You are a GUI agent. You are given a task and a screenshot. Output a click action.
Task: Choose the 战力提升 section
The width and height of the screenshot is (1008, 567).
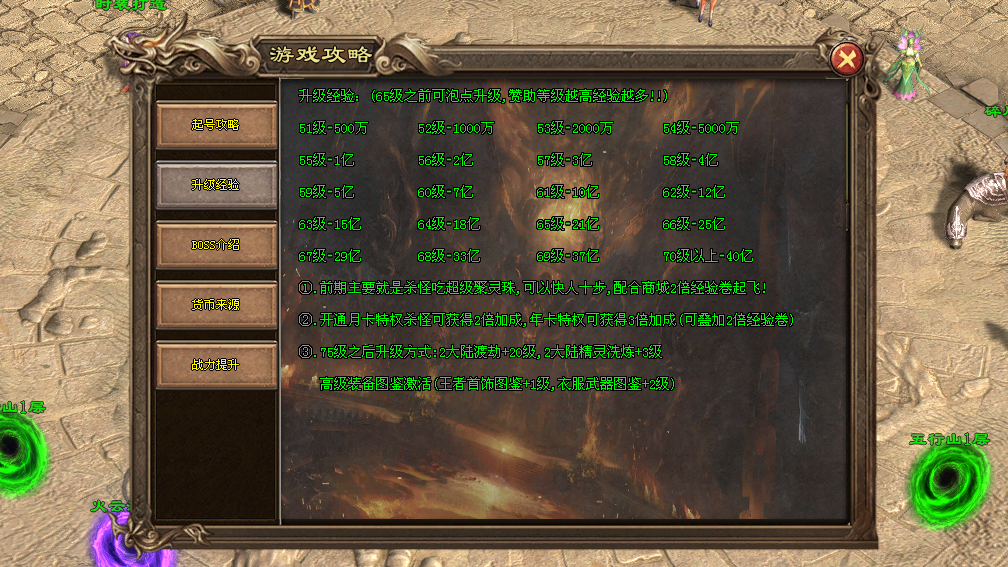coord(216,365)
